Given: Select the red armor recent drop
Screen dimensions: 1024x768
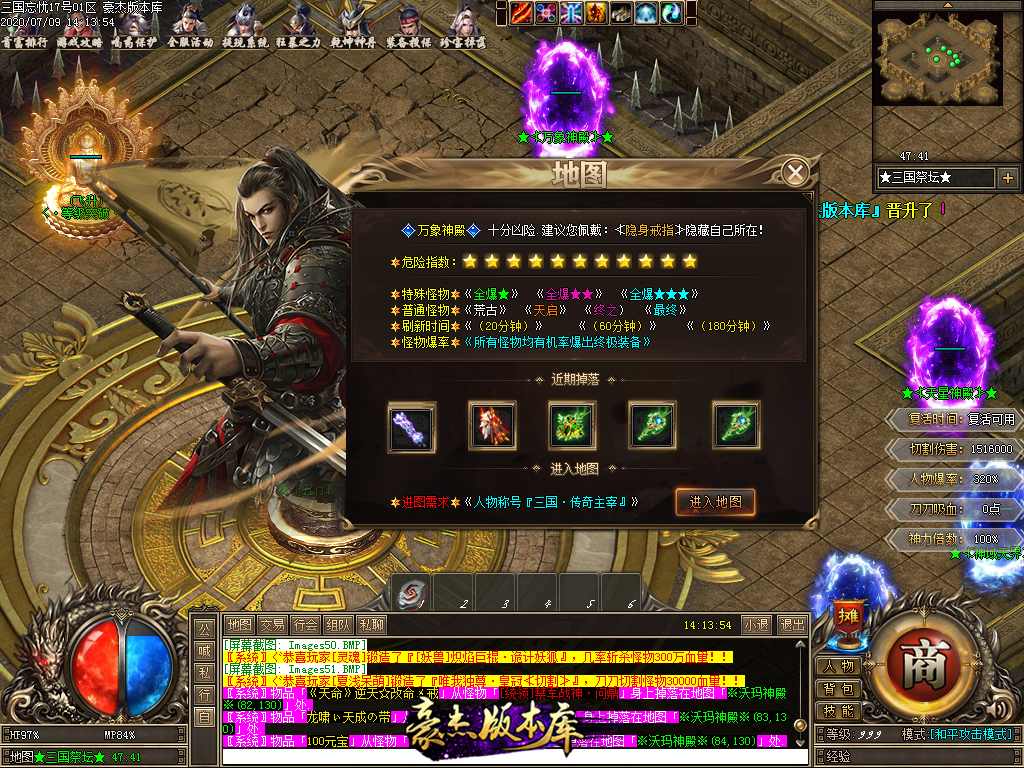Looking at the screenshot, I should pyautogui.click(x=492, y=424).
